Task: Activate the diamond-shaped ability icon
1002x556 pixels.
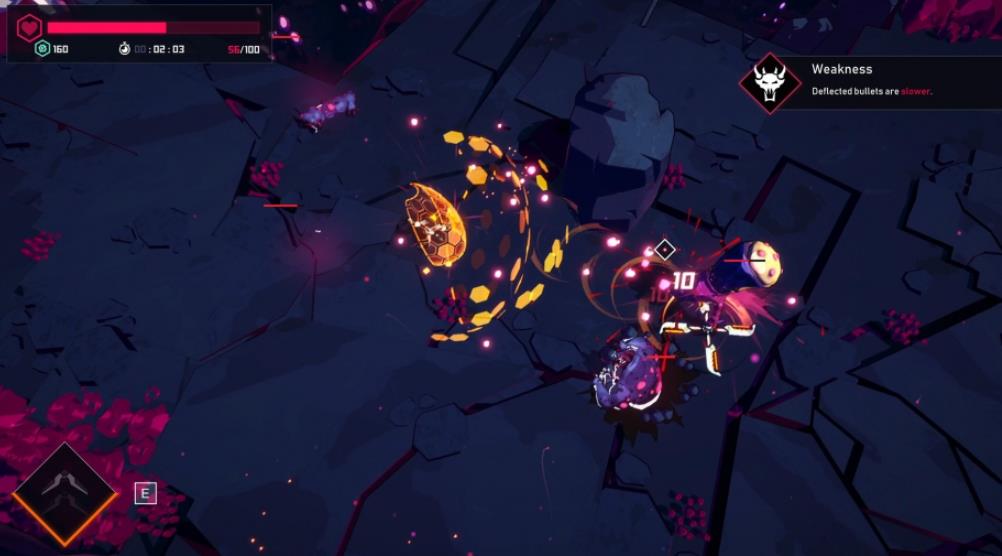Action: 65,494
